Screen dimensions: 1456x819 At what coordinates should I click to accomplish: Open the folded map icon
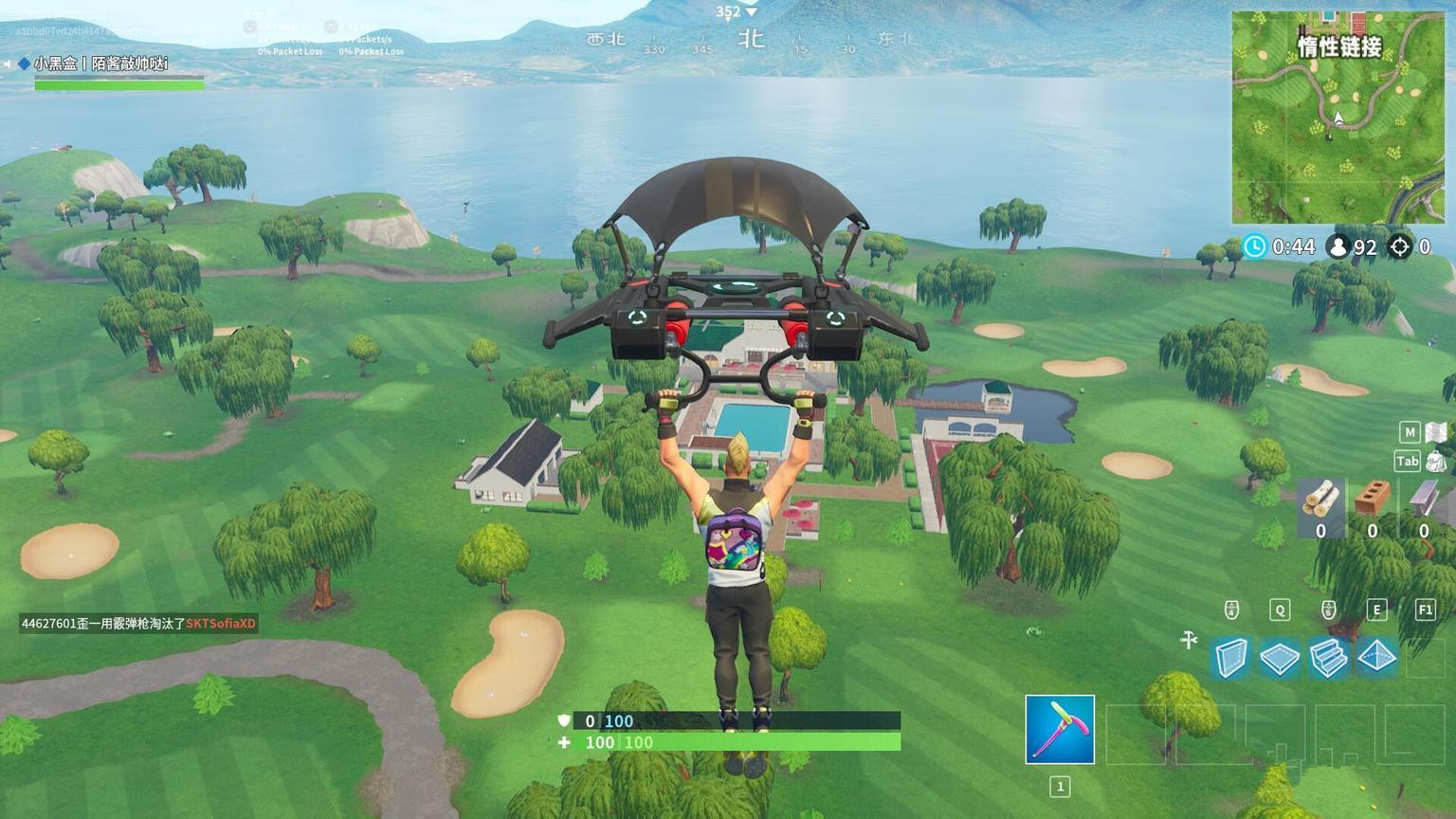(x=1437, y=432)
